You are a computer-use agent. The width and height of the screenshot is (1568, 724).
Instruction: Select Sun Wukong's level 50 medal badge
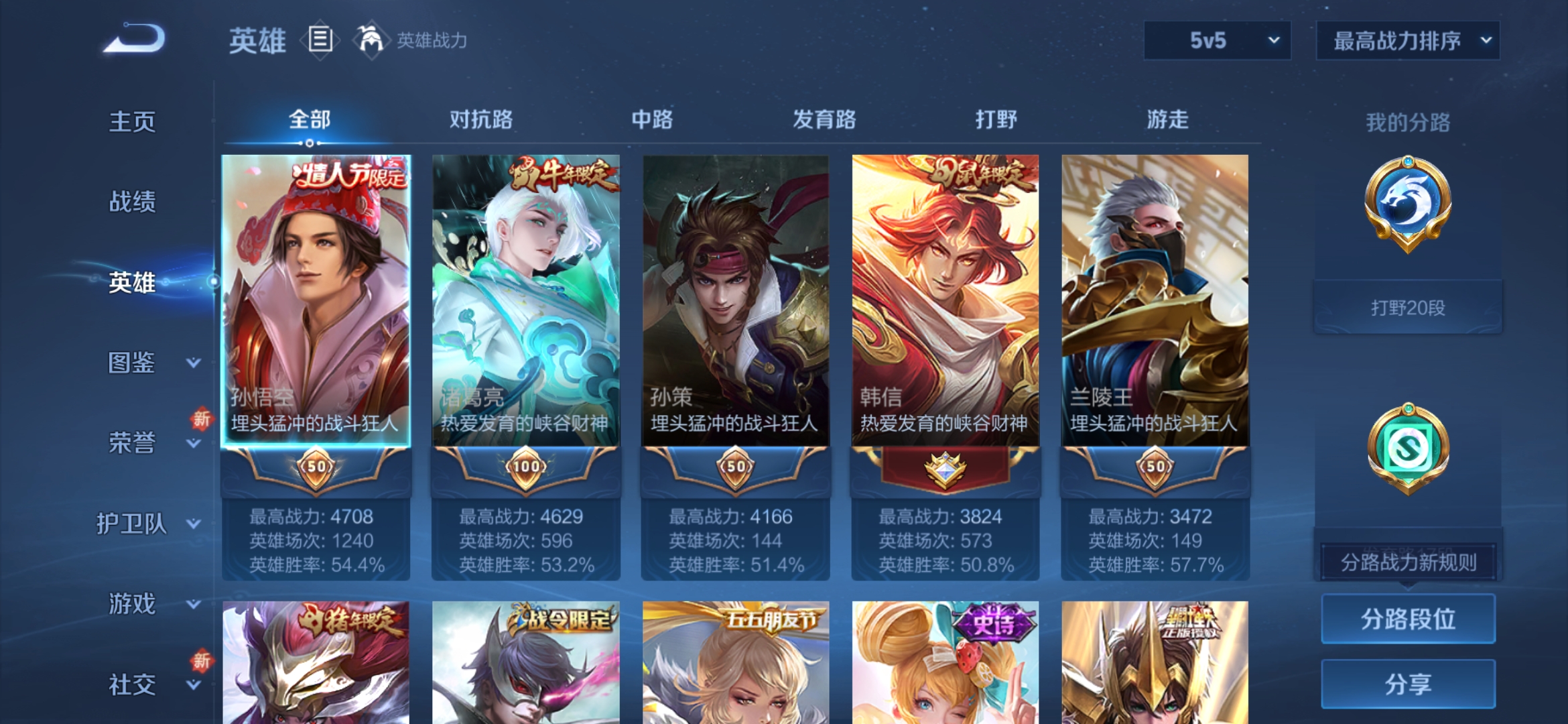315,468
